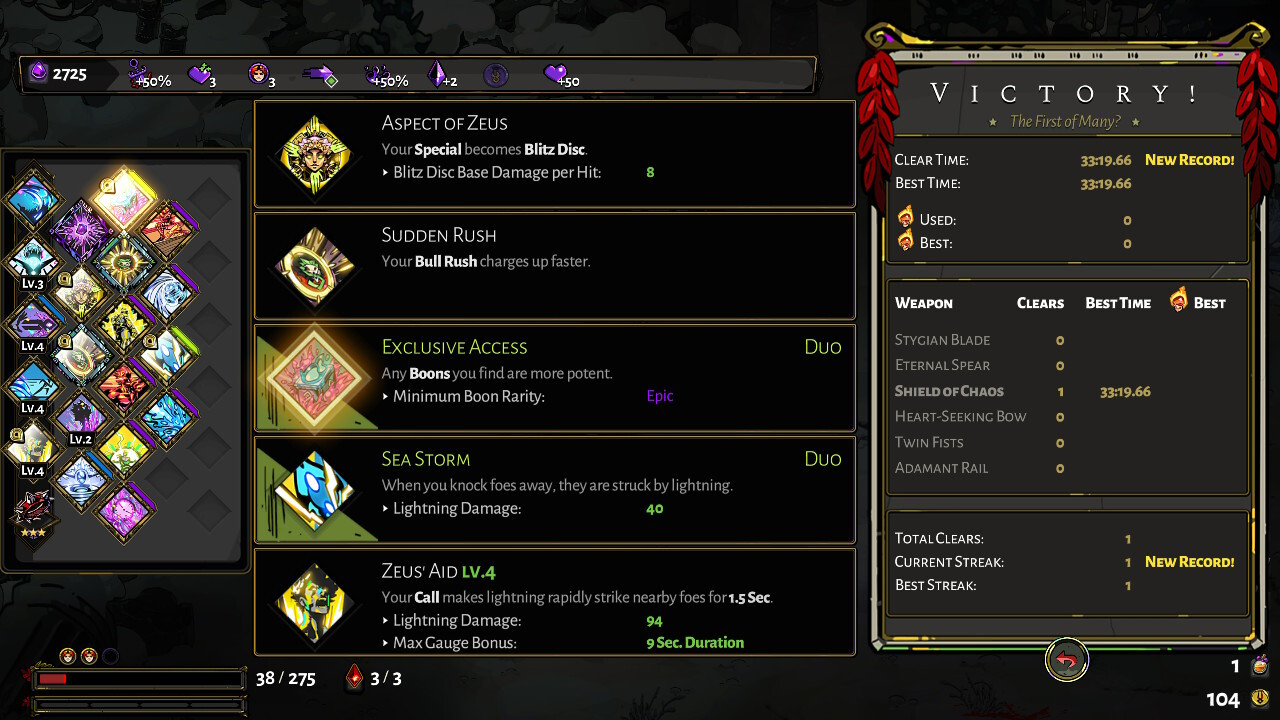This screenshot has width=1280, height=720.
Task: Click the red back arrow button
Action: coord(1067,661)
